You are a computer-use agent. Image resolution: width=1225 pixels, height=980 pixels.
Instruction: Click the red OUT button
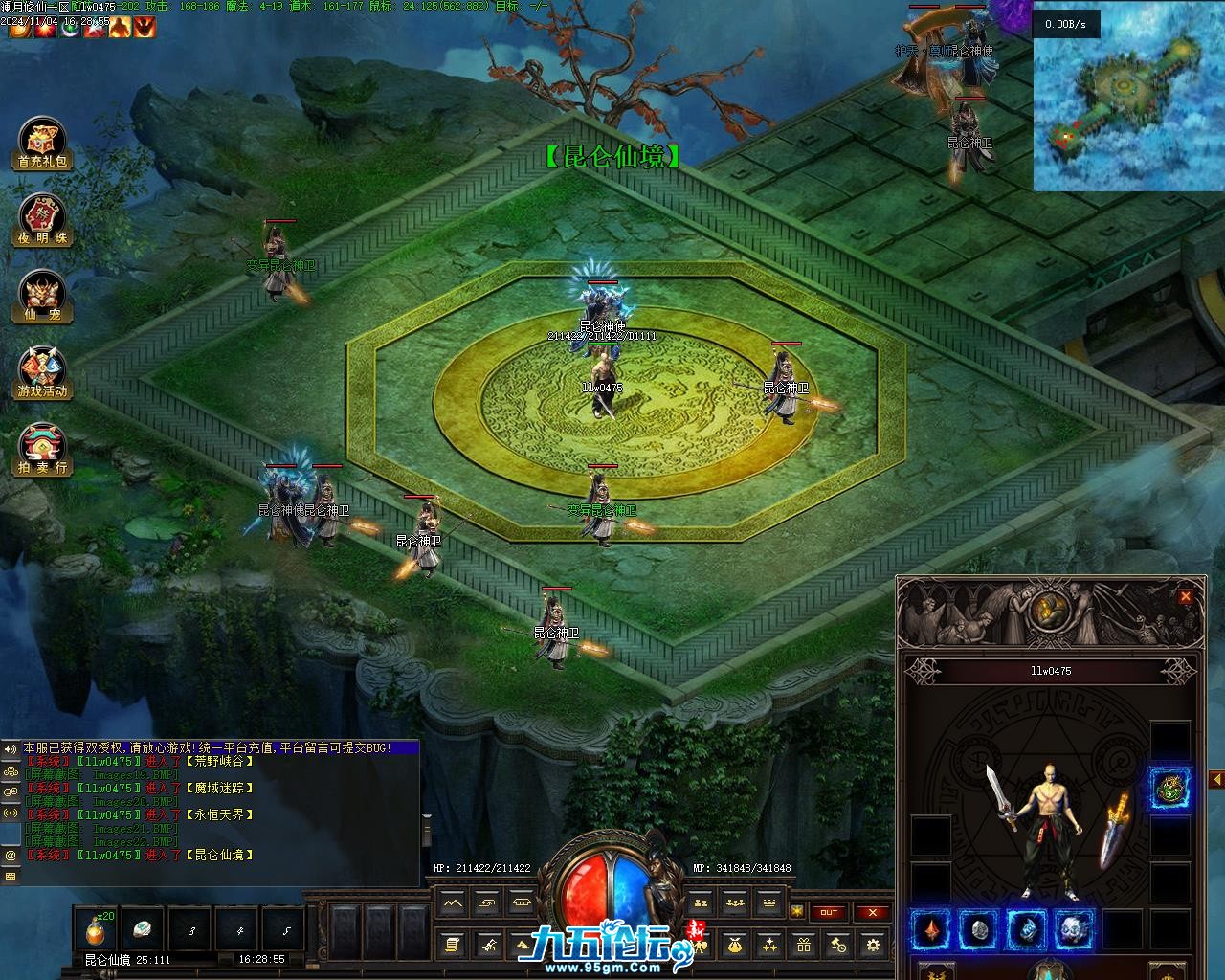(x=829, y=913)
